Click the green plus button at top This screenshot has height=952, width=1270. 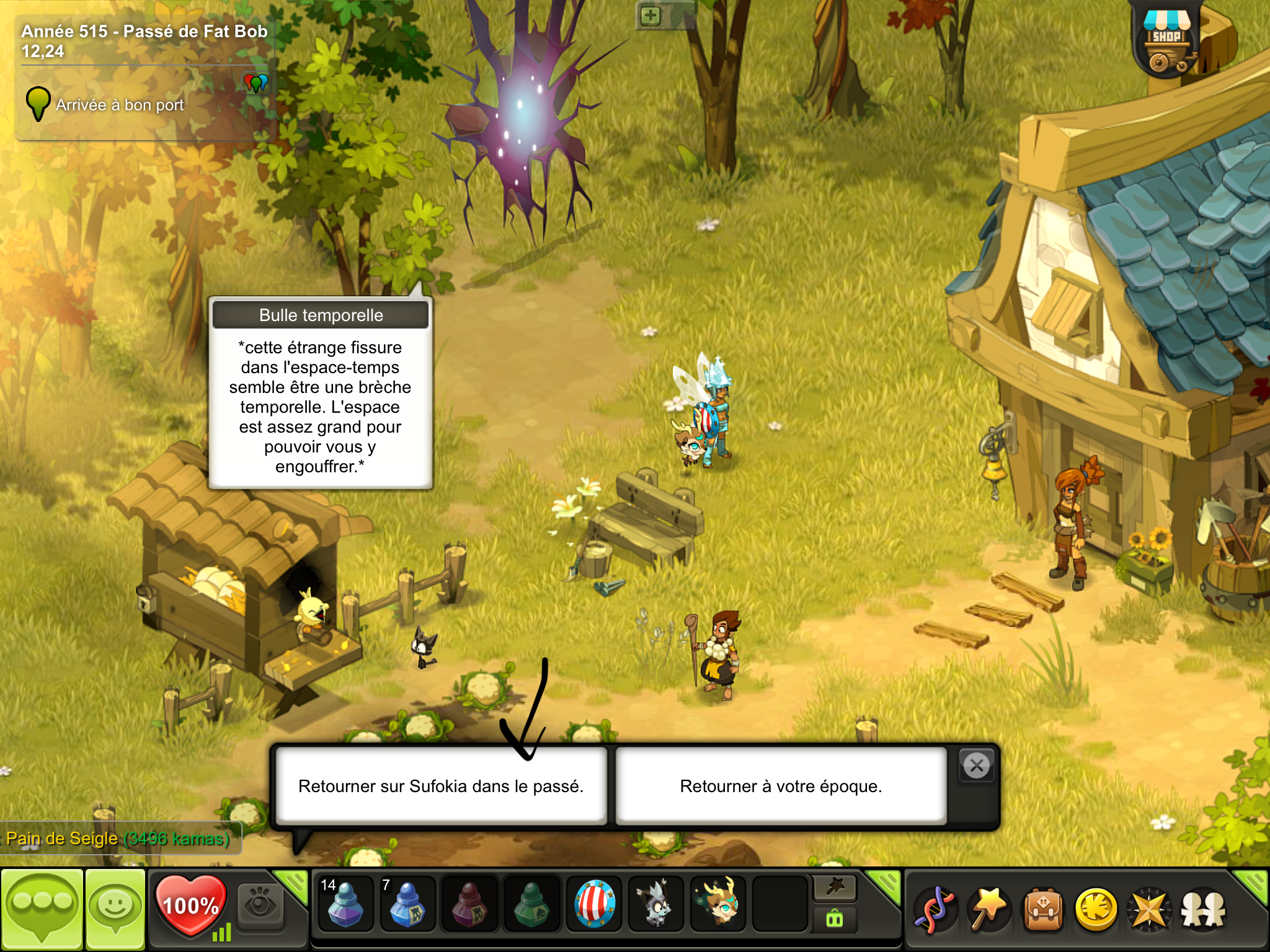click(x=650, y=16)
